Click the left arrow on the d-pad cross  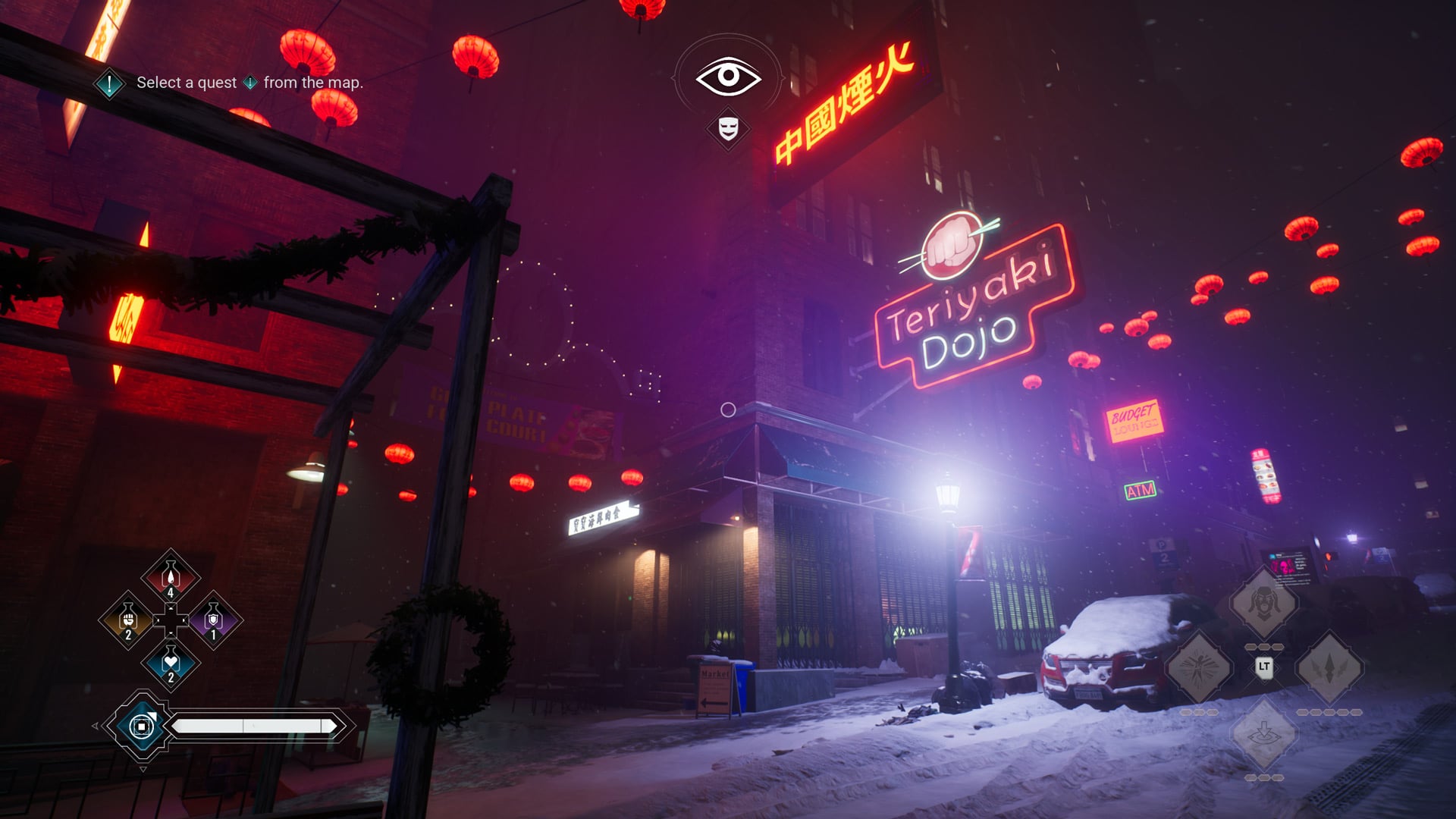157,621
